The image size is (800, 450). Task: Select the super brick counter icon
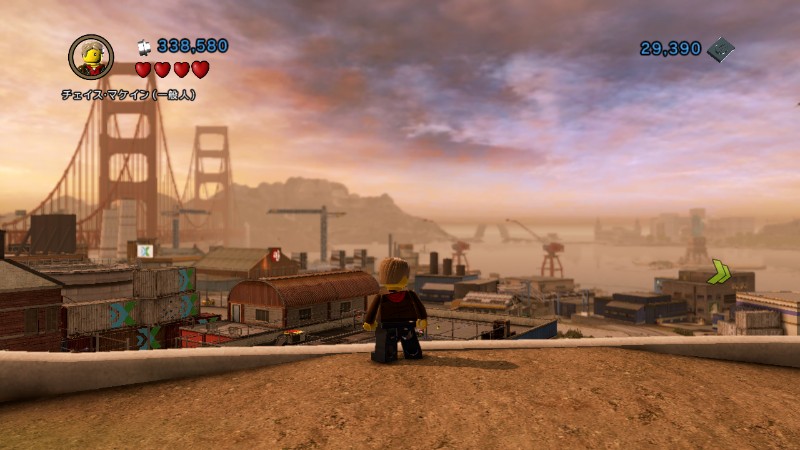[720, 49]
